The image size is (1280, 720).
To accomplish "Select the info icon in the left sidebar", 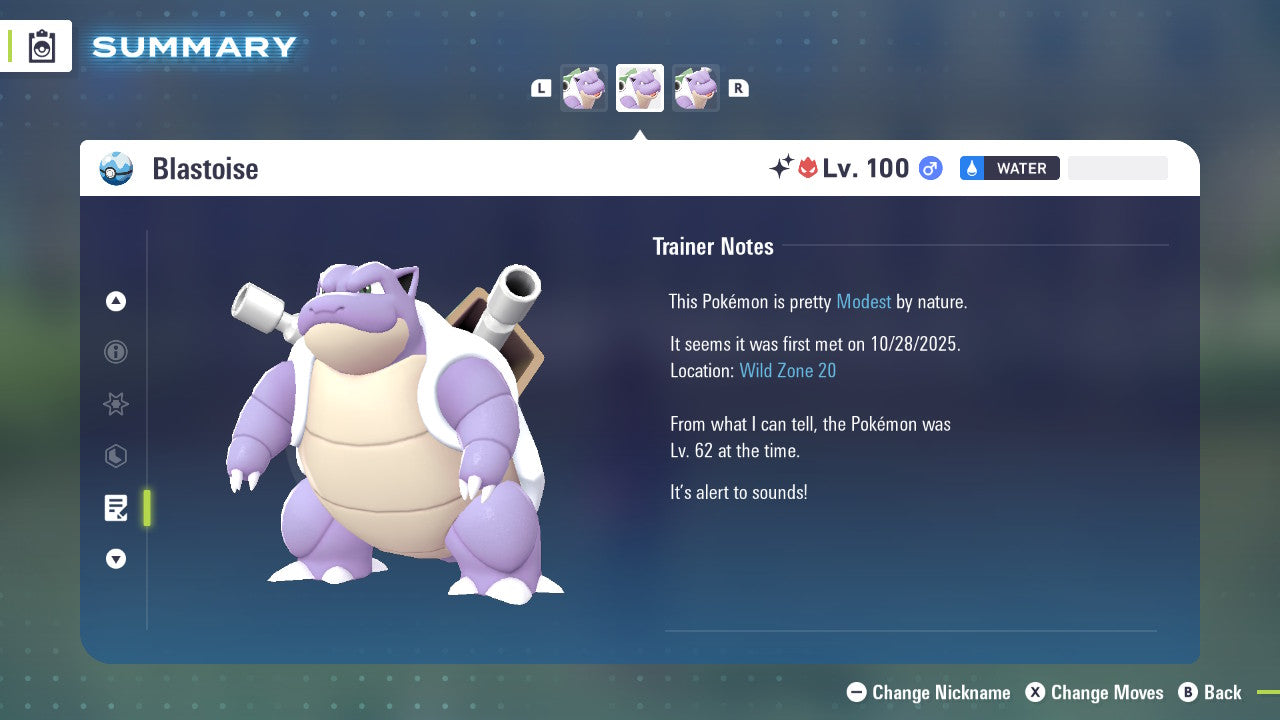I will 116,352.
